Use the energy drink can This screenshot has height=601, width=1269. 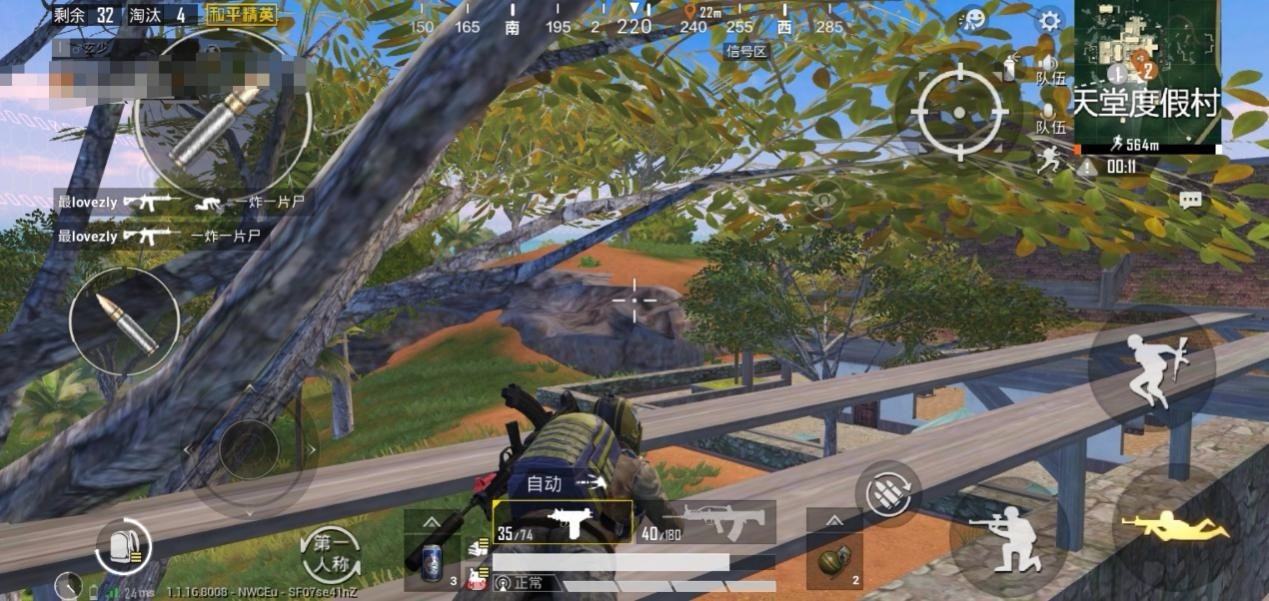click(x=432, y=561)
